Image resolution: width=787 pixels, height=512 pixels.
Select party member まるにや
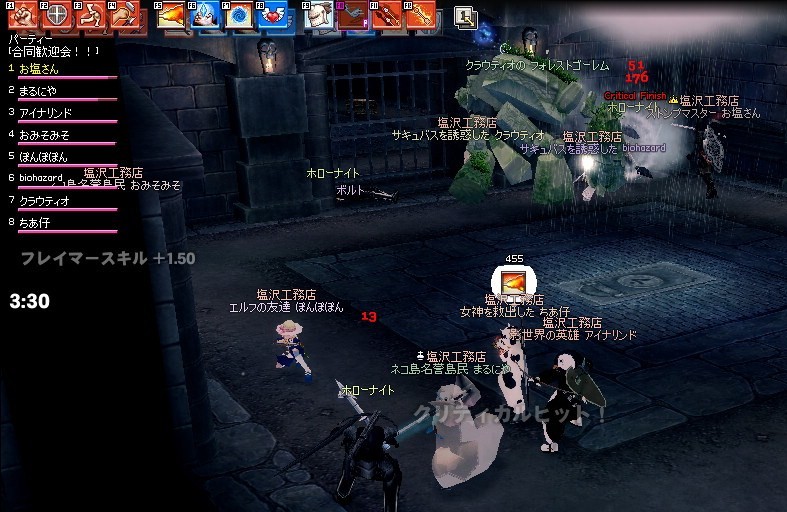(40, 91)
